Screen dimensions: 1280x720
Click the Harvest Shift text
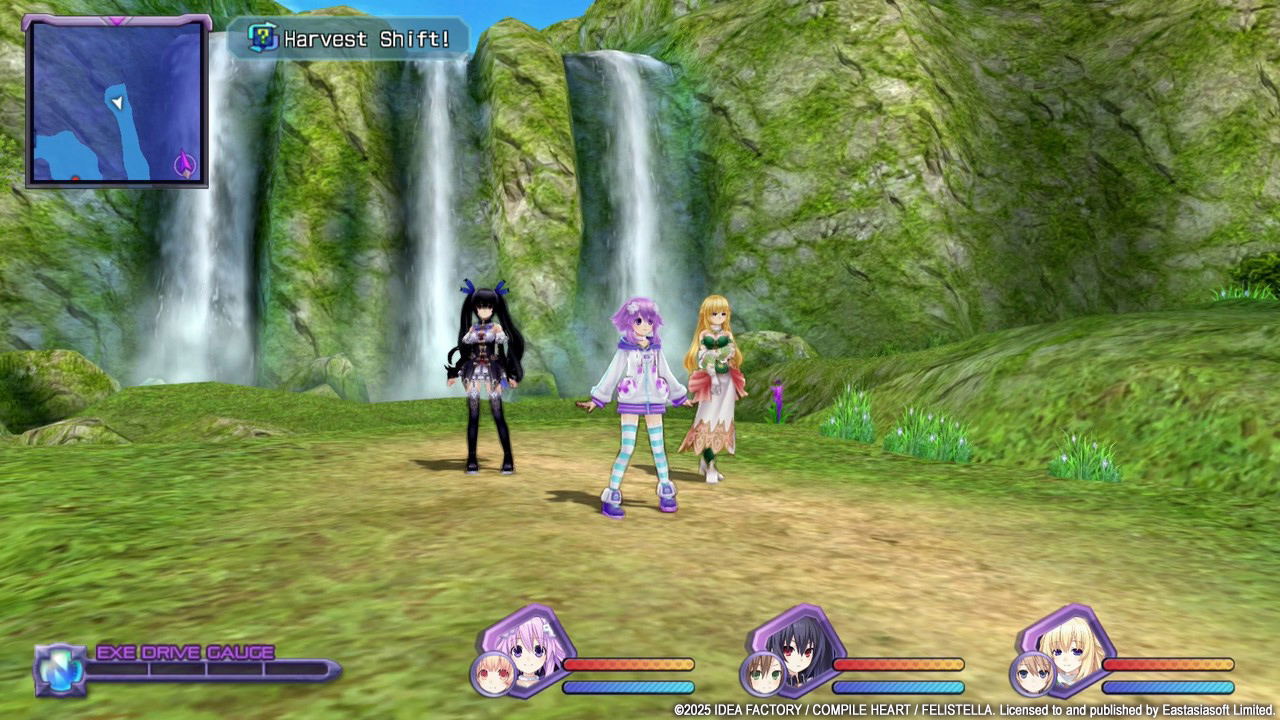coord(368,38)
